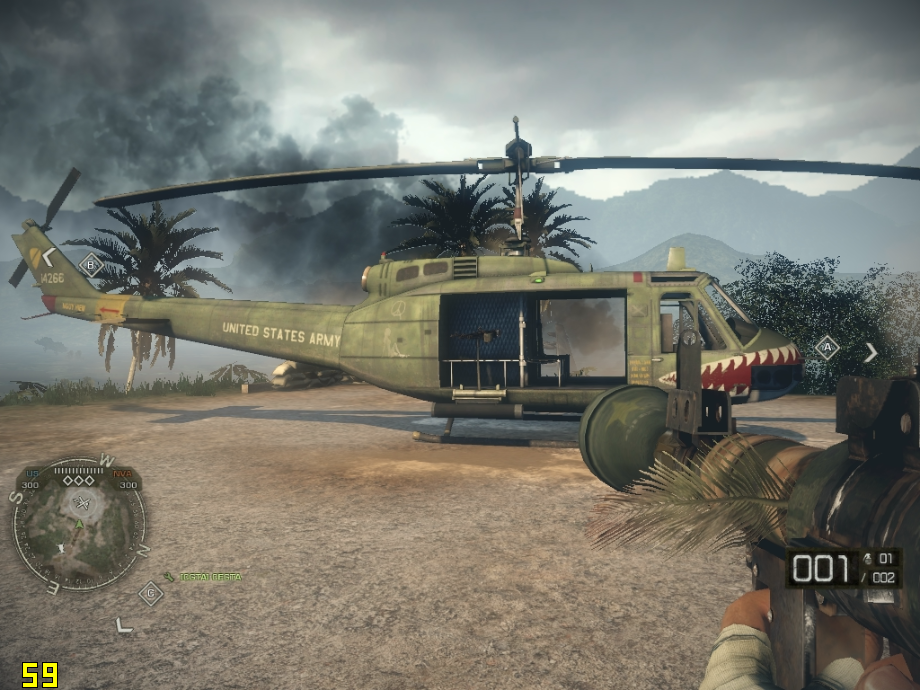Click the grenade icon beside the ammo counter

coord(866,558)
